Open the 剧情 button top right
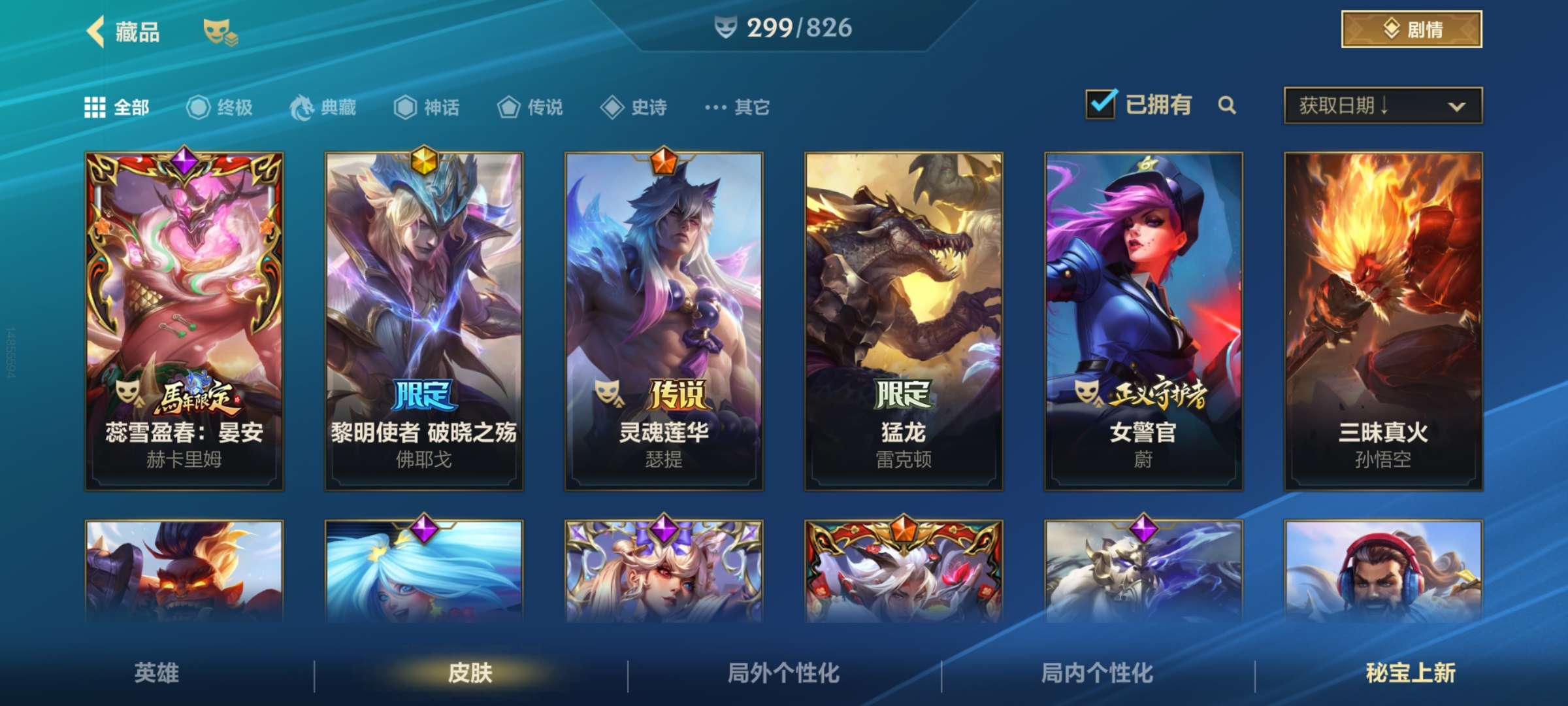 coord(1411,29)
